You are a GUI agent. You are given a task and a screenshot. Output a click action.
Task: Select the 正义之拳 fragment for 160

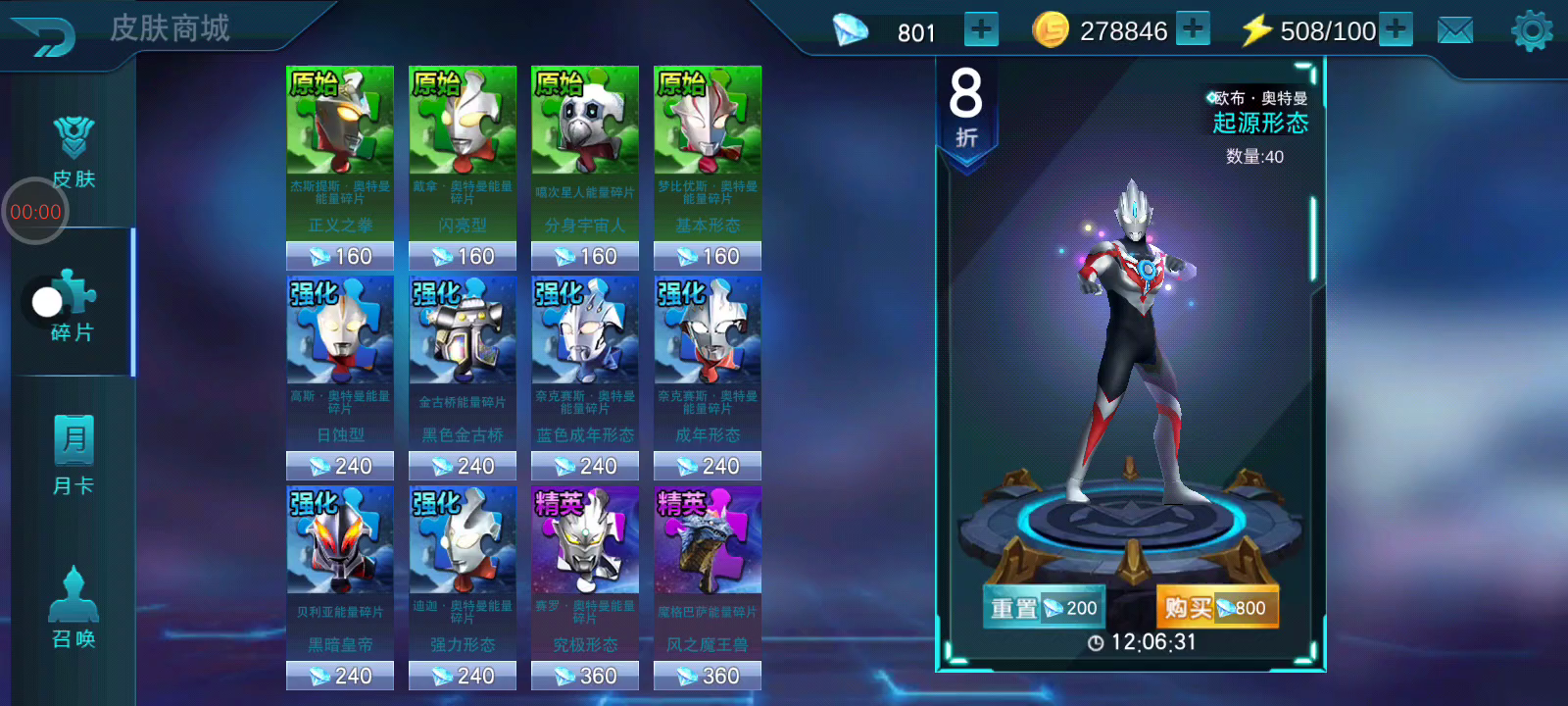pyautogui.click(x=339, y=167)
